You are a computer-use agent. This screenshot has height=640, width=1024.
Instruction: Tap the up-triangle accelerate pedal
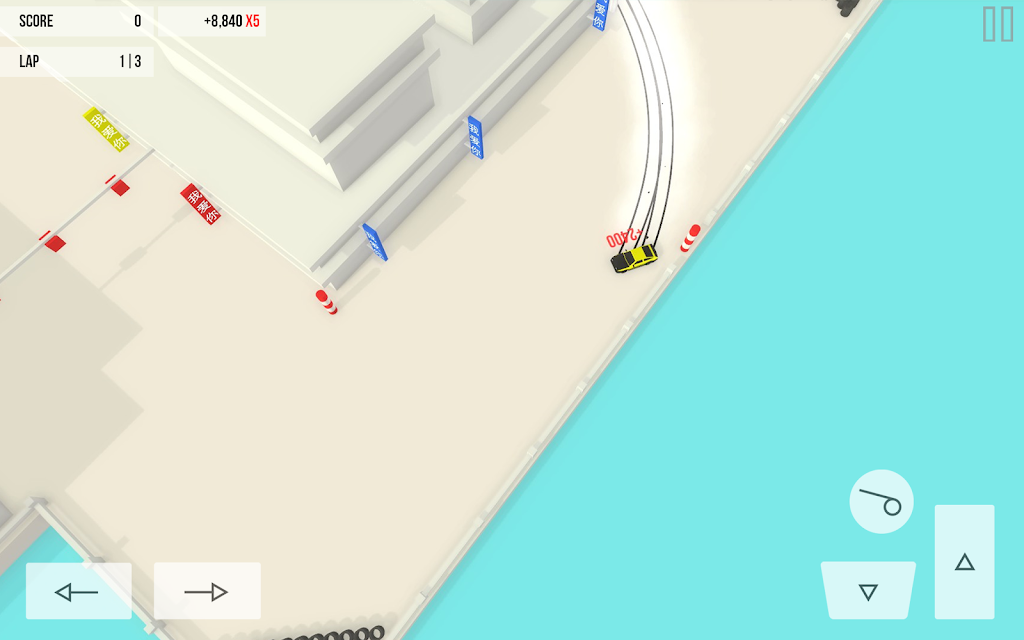point(964,562)
